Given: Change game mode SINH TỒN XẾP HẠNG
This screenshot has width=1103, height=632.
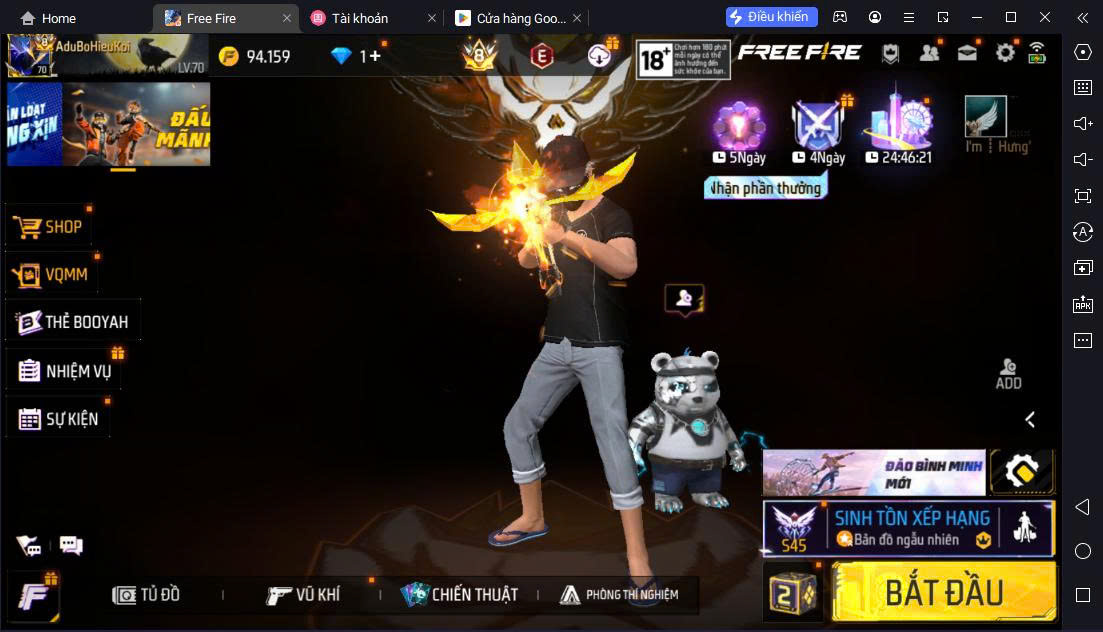Looking at the screenshot, I should pos(908,528).
